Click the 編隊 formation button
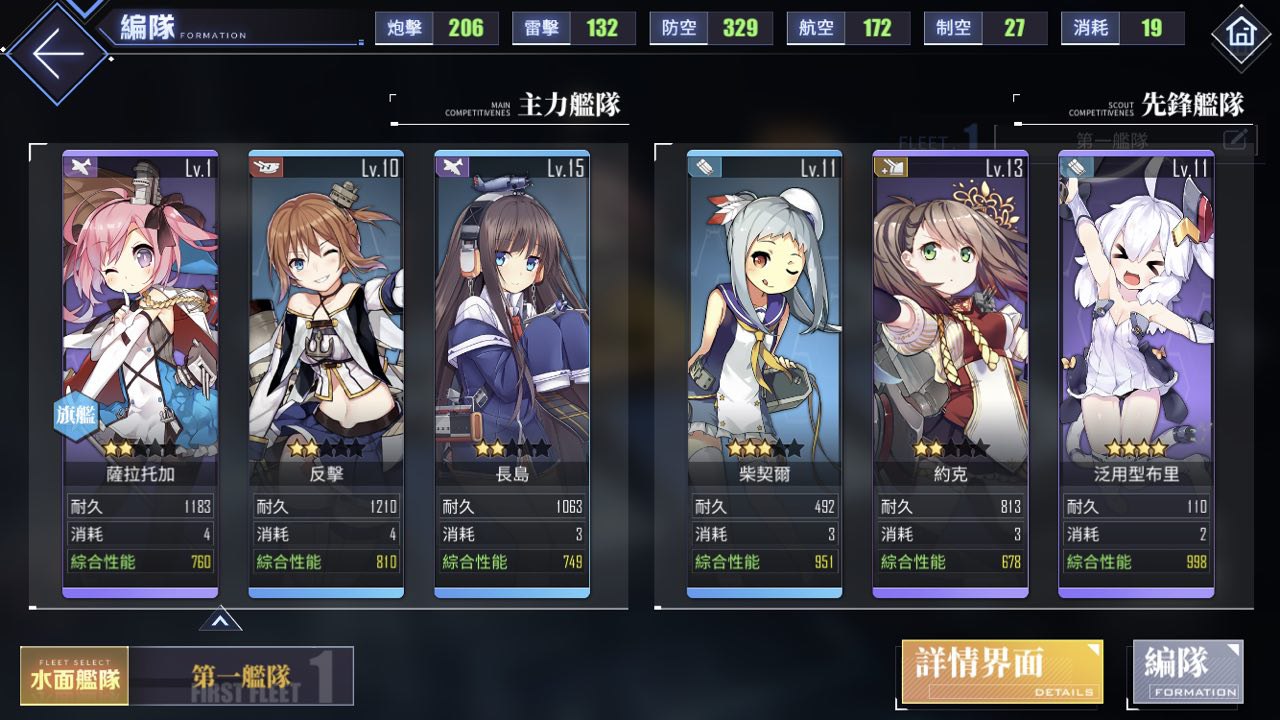This screenshot has height=720, width=1280. coord(1188,670)
